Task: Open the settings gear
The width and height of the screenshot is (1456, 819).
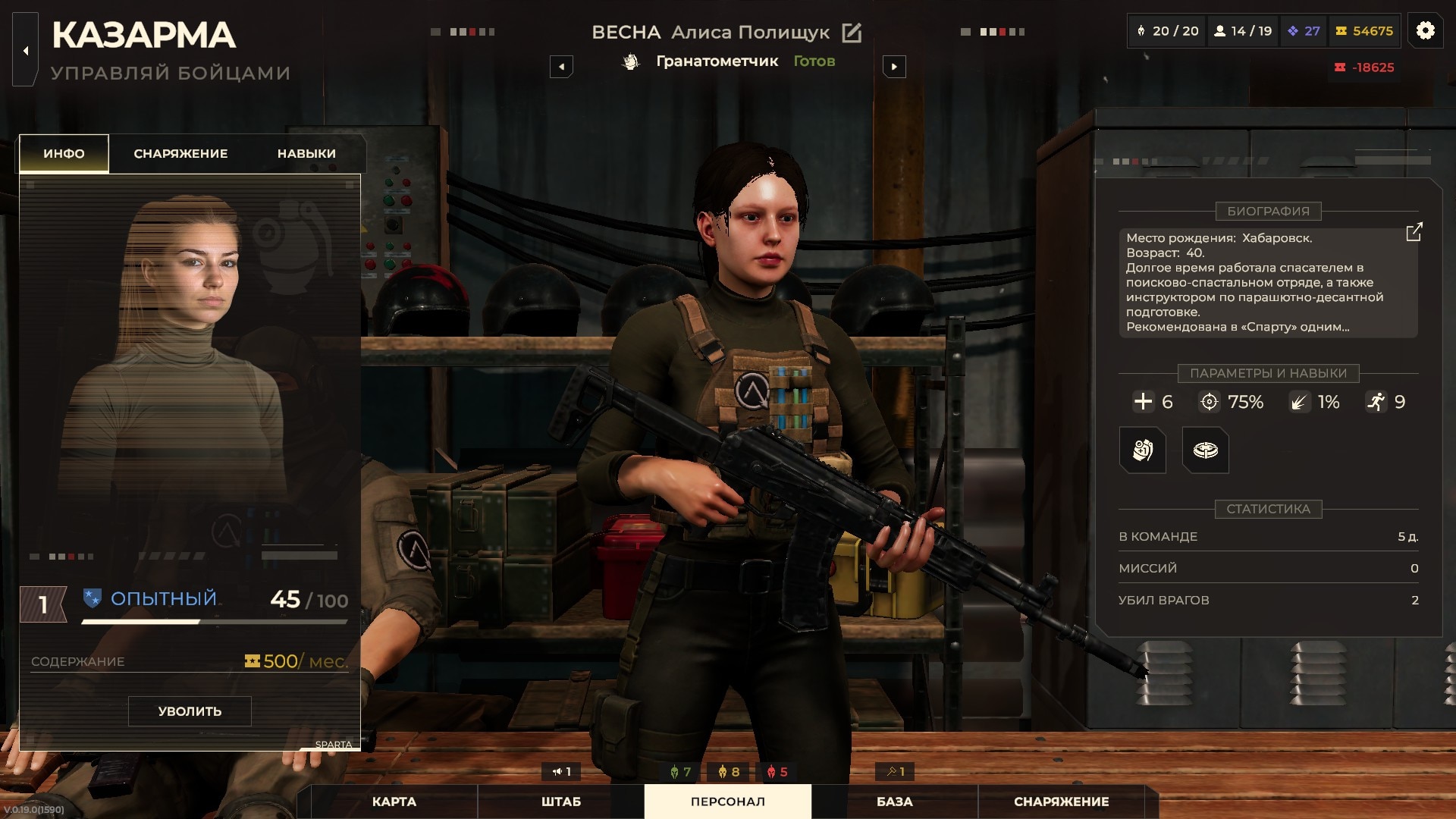Action: click(1425, 31)
